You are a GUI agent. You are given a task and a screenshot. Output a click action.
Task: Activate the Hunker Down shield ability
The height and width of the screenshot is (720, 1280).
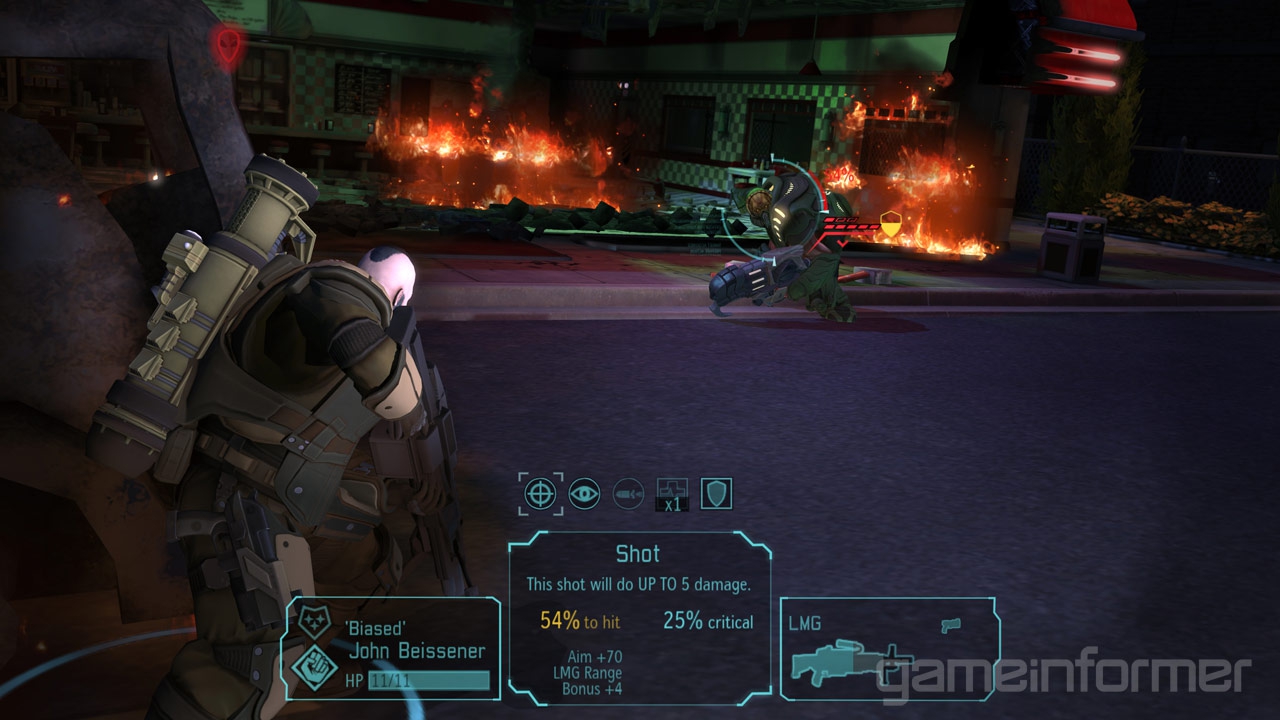click(x=716, y=494)
